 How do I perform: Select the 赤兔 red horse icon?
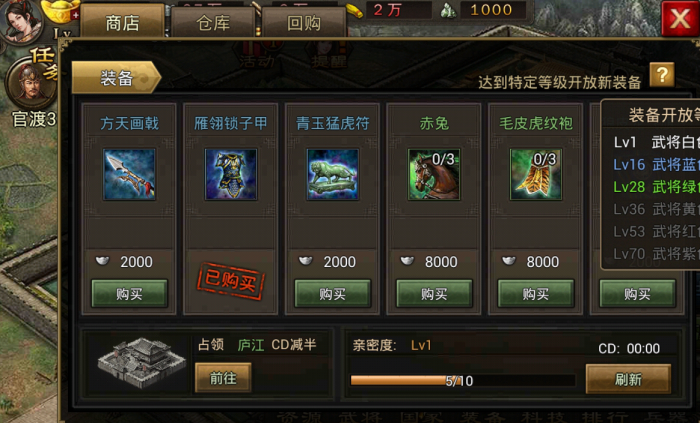click(434, 174)
